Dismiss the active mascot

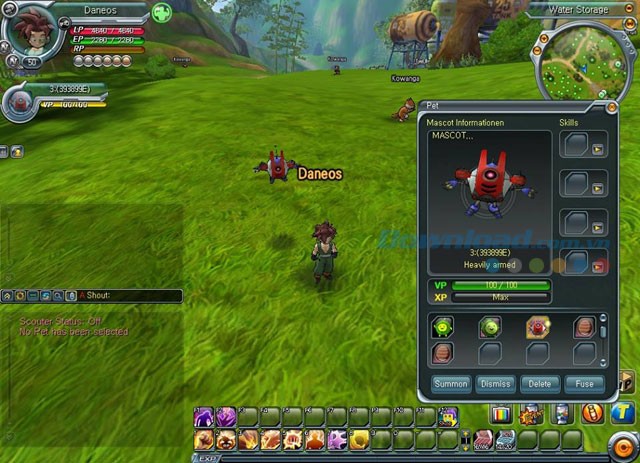pos(495,384)
